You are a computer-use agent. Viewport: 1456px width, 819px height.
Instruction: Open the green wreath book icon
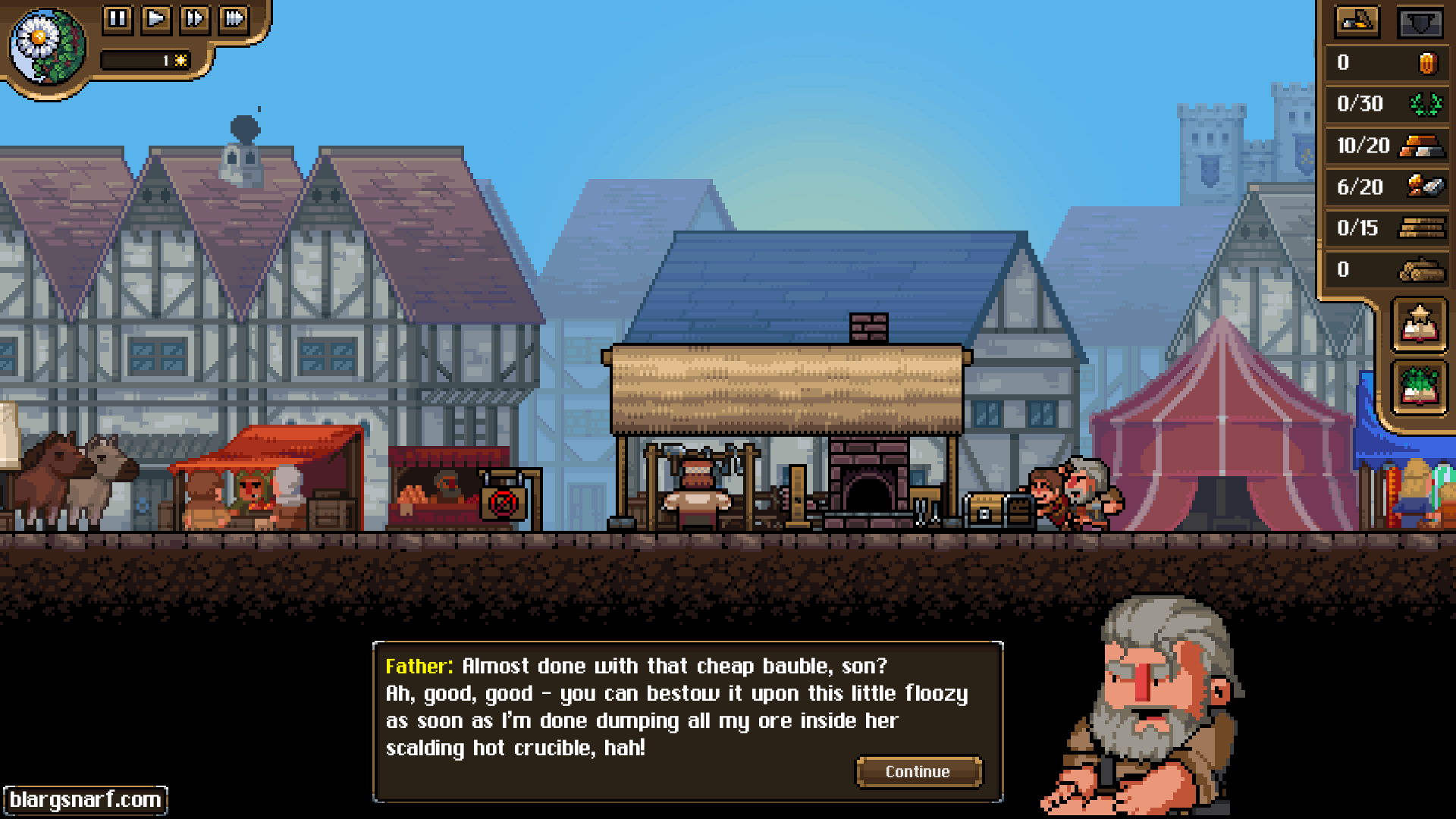click(1419, 387)
